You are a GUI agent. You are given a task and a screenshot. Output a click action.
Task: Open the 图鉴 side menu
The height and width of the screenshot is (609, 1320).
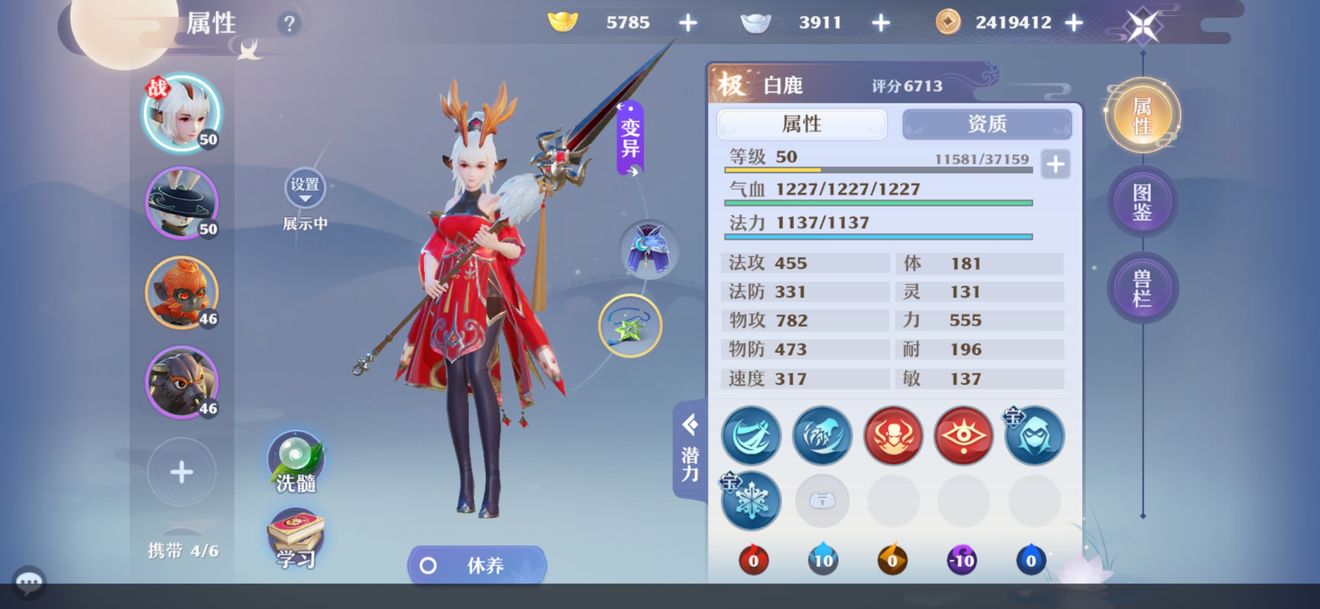point(1142,201)
